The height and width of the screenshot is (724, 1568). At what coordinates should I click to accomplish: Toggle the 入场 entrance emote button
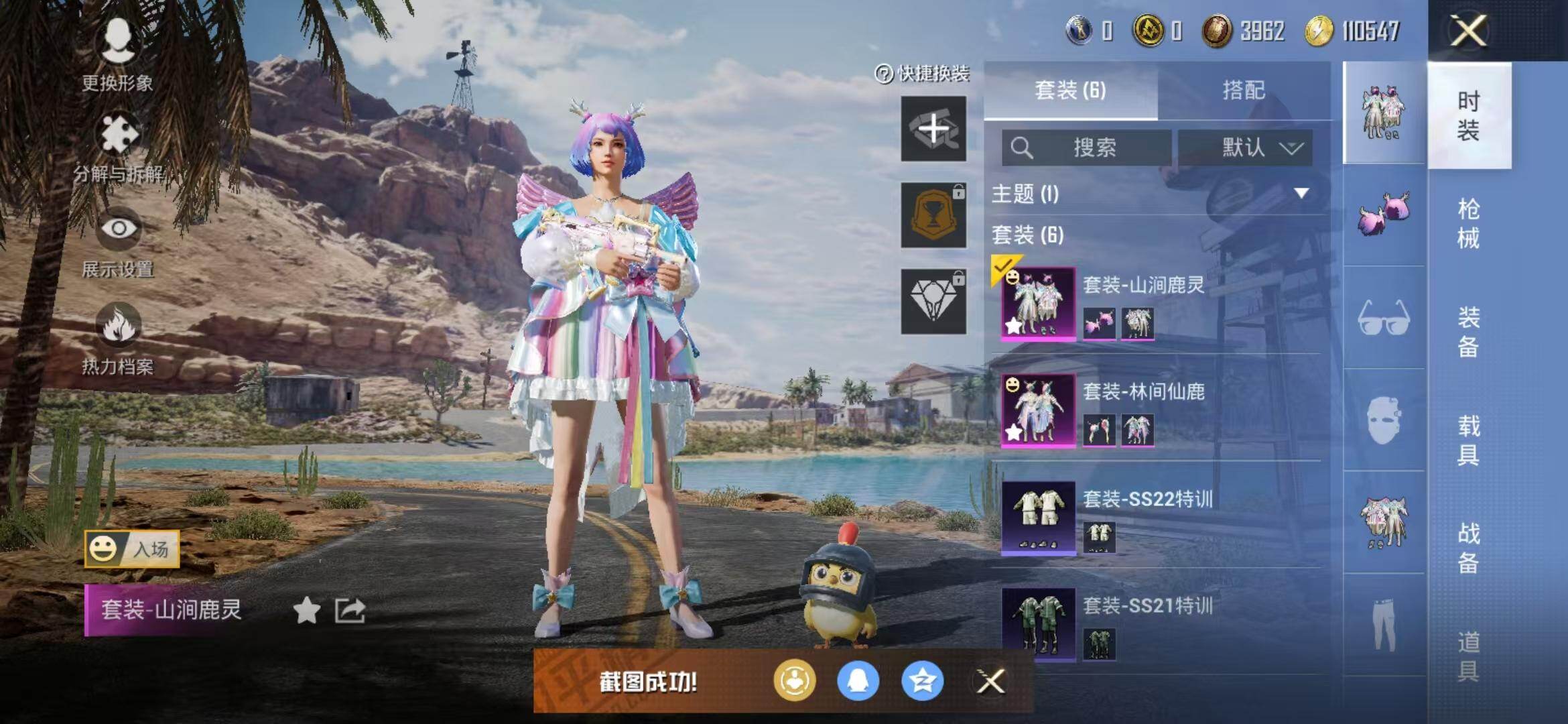pyautogui.click(x=132, y=550)
